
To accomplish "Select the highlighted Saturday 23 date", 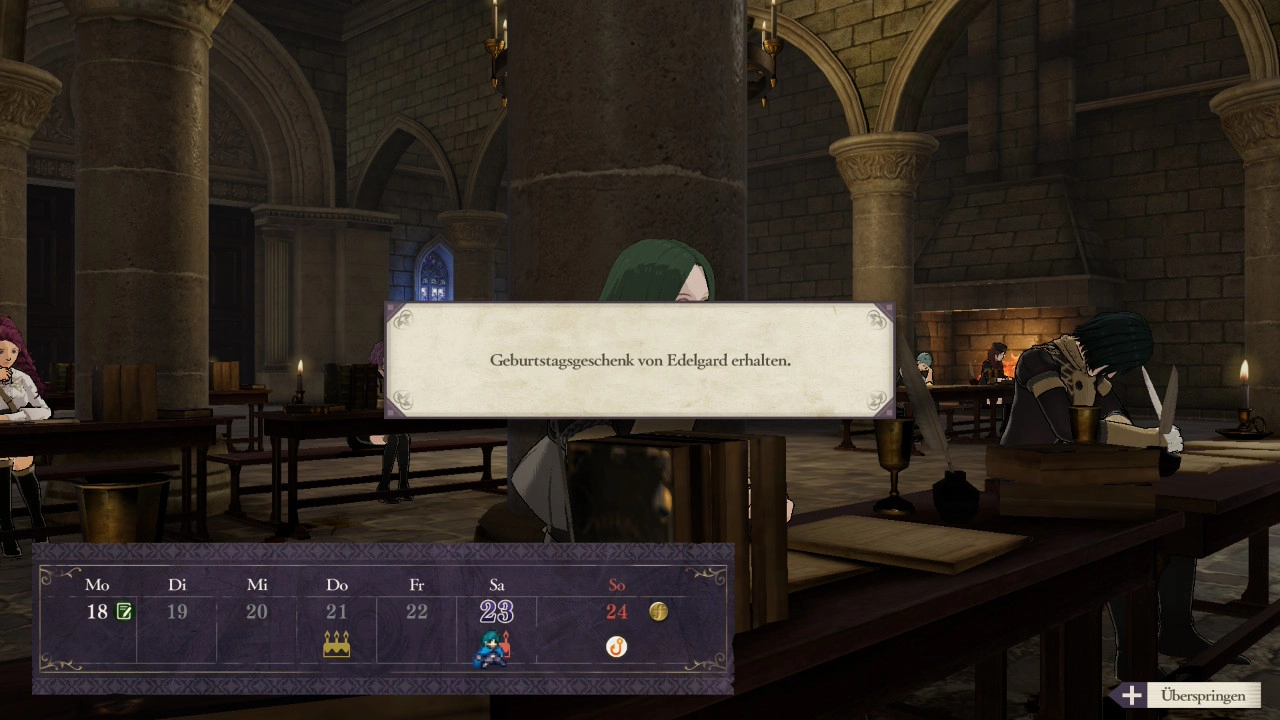I will point(497,611).
